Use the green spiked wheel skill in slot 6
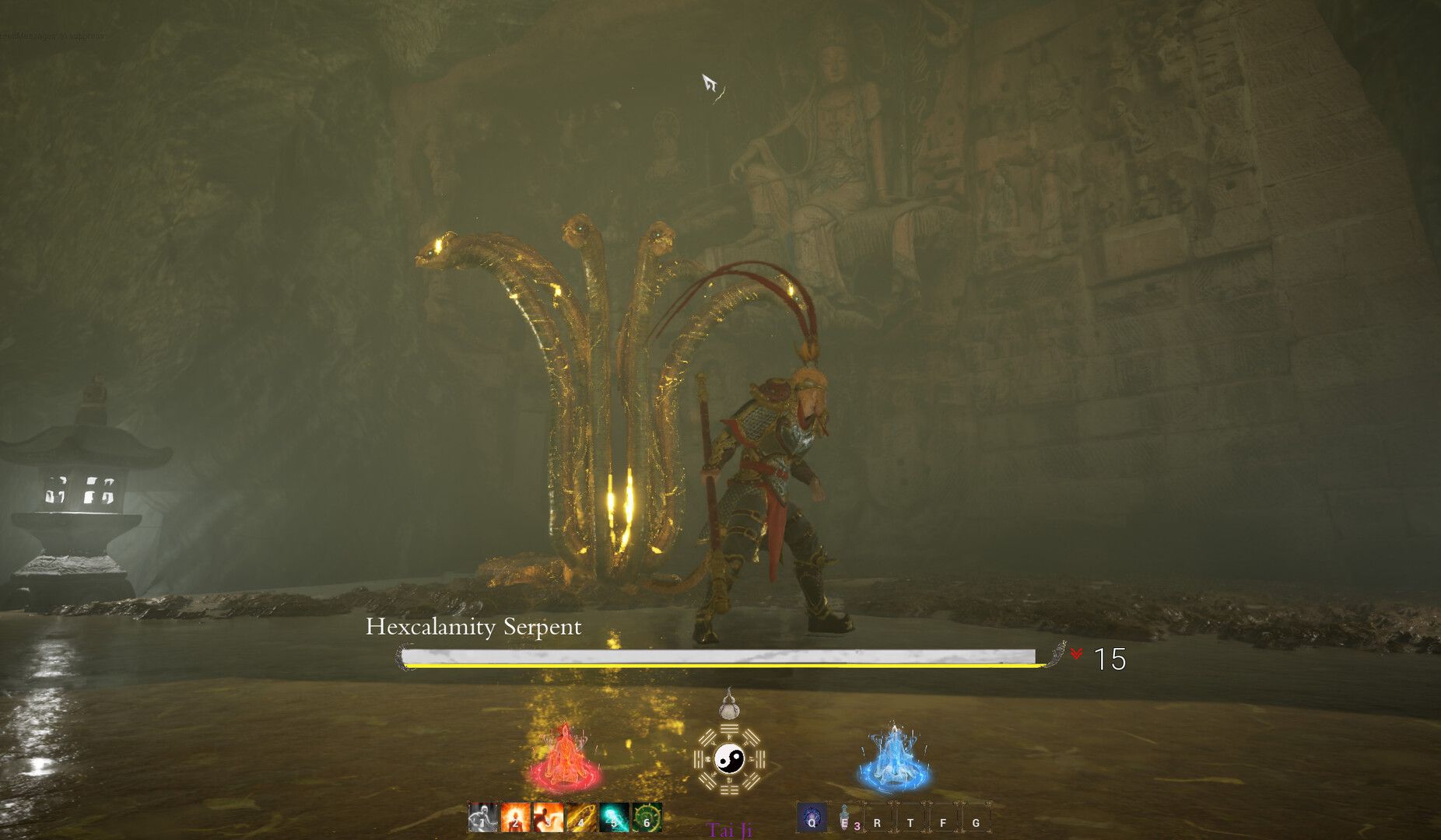 [647, 818]
